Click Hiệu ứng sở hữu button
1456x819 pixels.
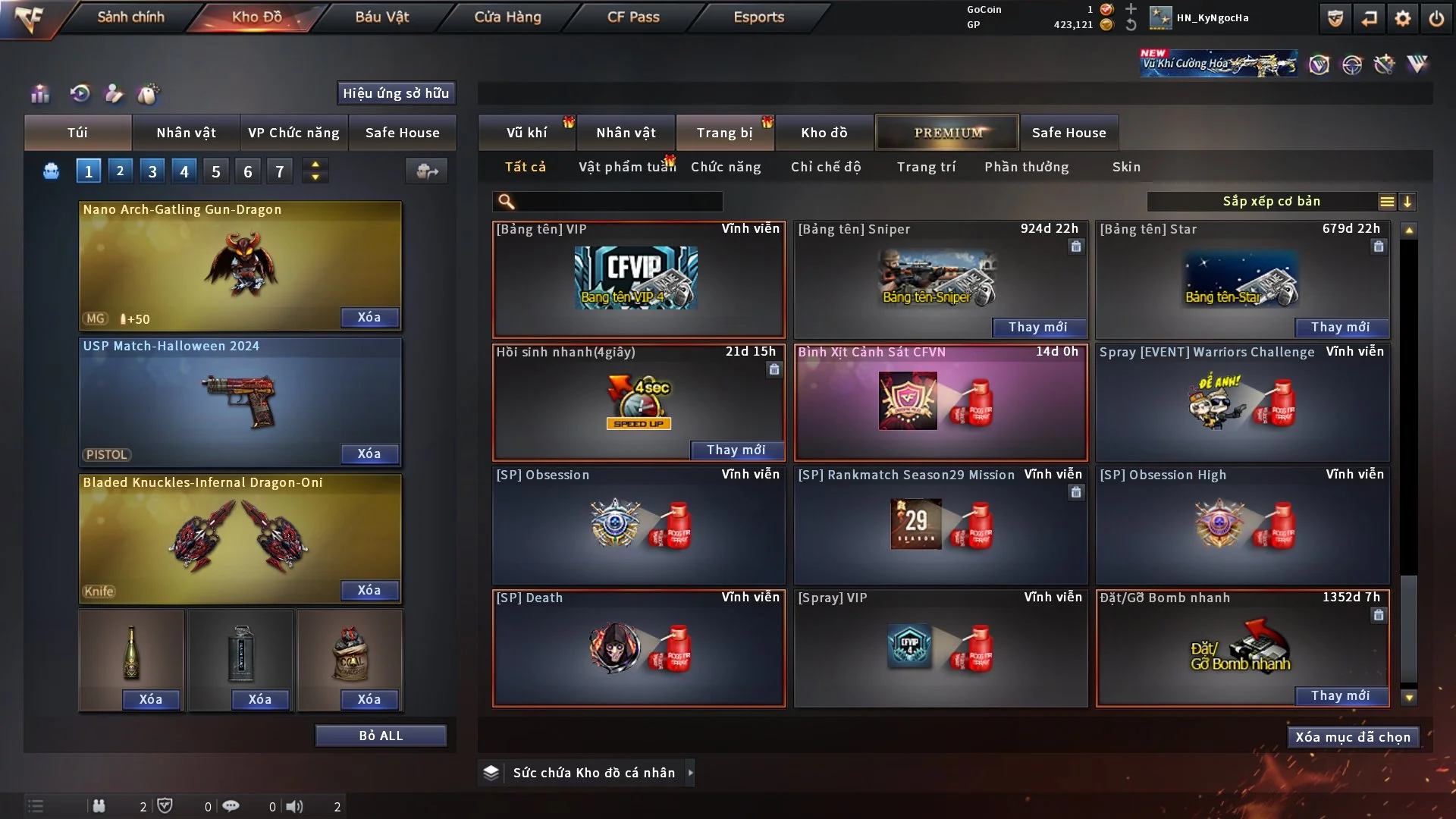396,93
